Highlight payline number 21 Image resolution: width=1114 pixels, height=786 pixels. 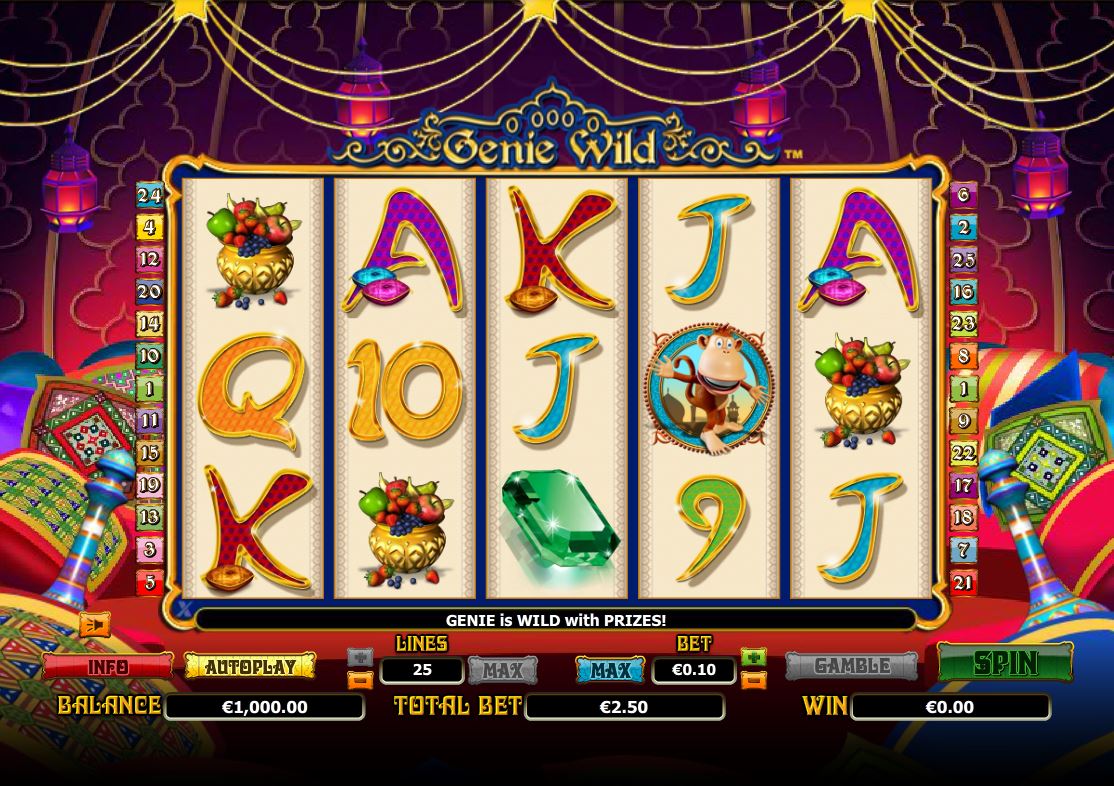pos(963,581)
